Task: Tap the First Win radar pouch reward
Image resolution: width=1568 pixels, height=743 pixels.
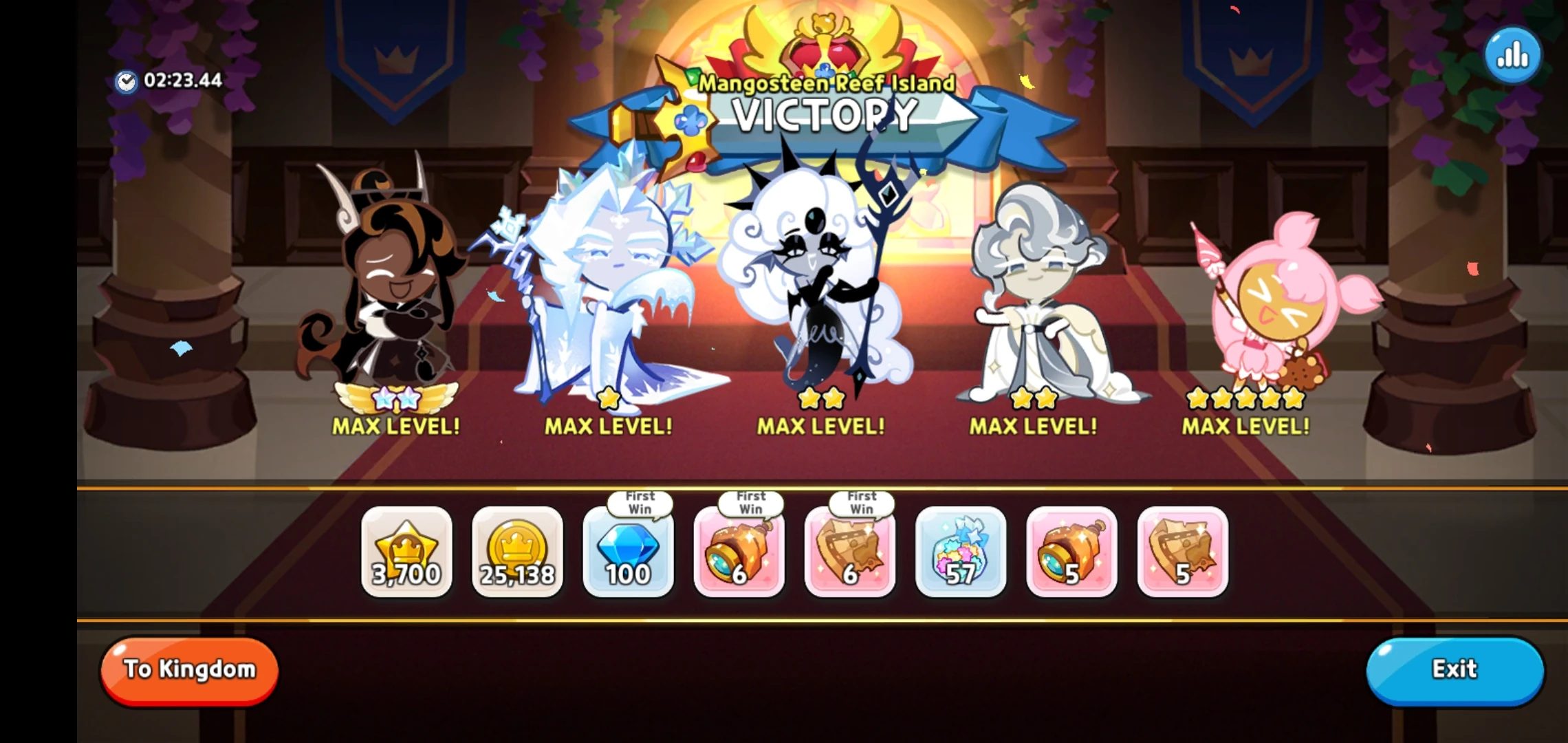Action: point(739,554)
